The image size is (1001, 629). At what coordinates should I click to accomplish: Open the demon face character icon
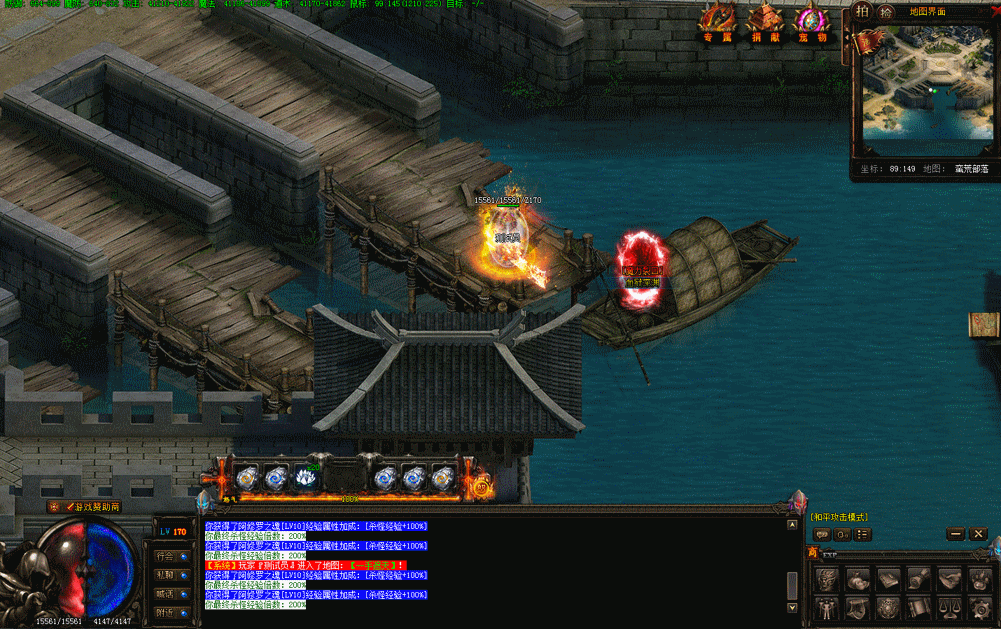click(x=826, y=579)
